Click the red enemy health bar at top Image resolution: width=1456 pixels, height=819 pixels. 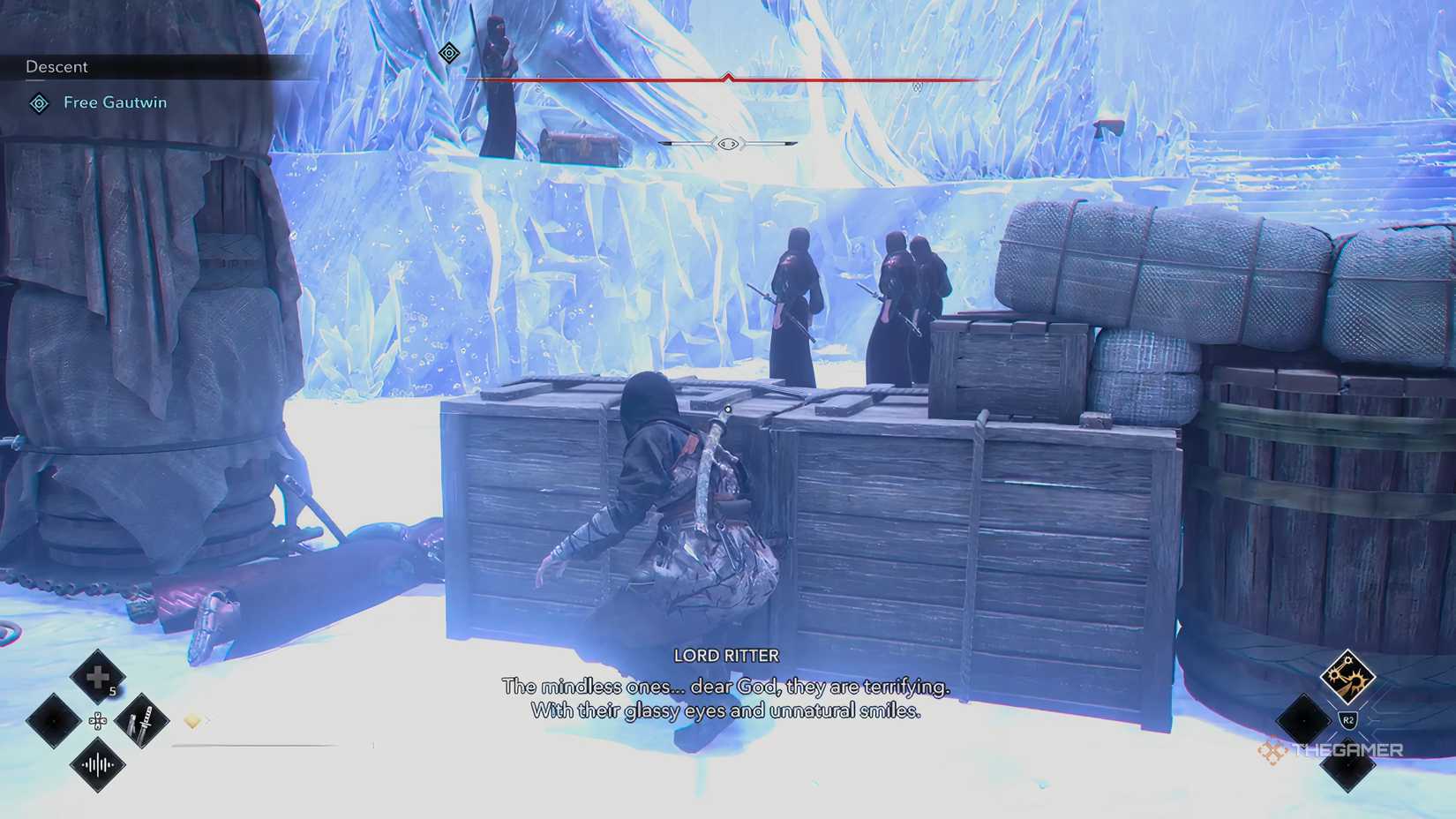pyautogui.click(x=728, y=77)
